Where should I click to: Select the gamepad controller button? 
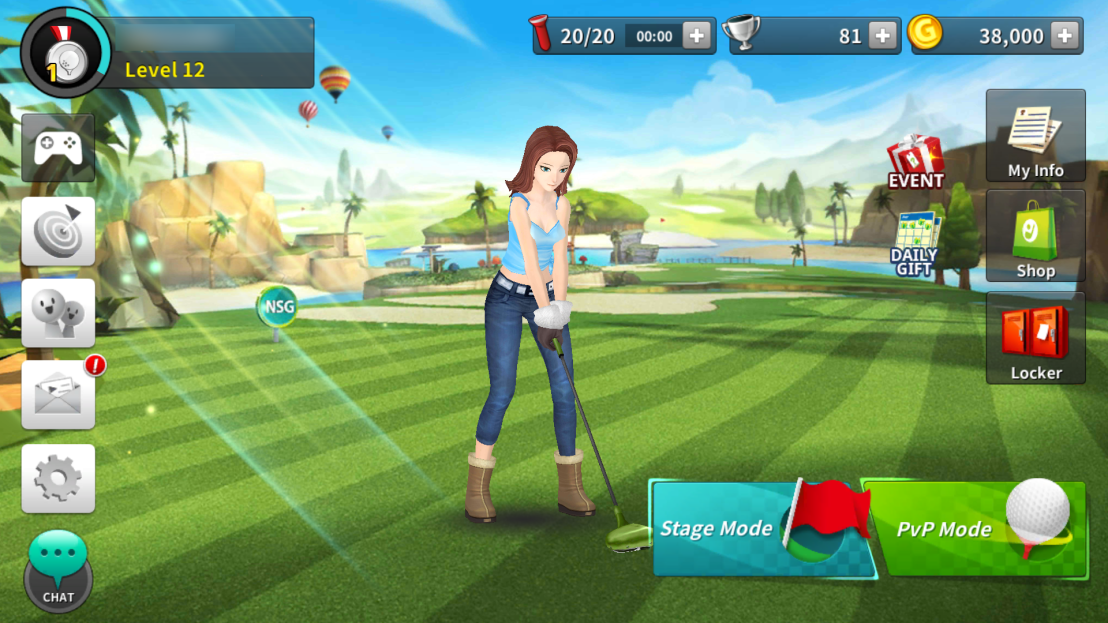click(x=58, y=148)
